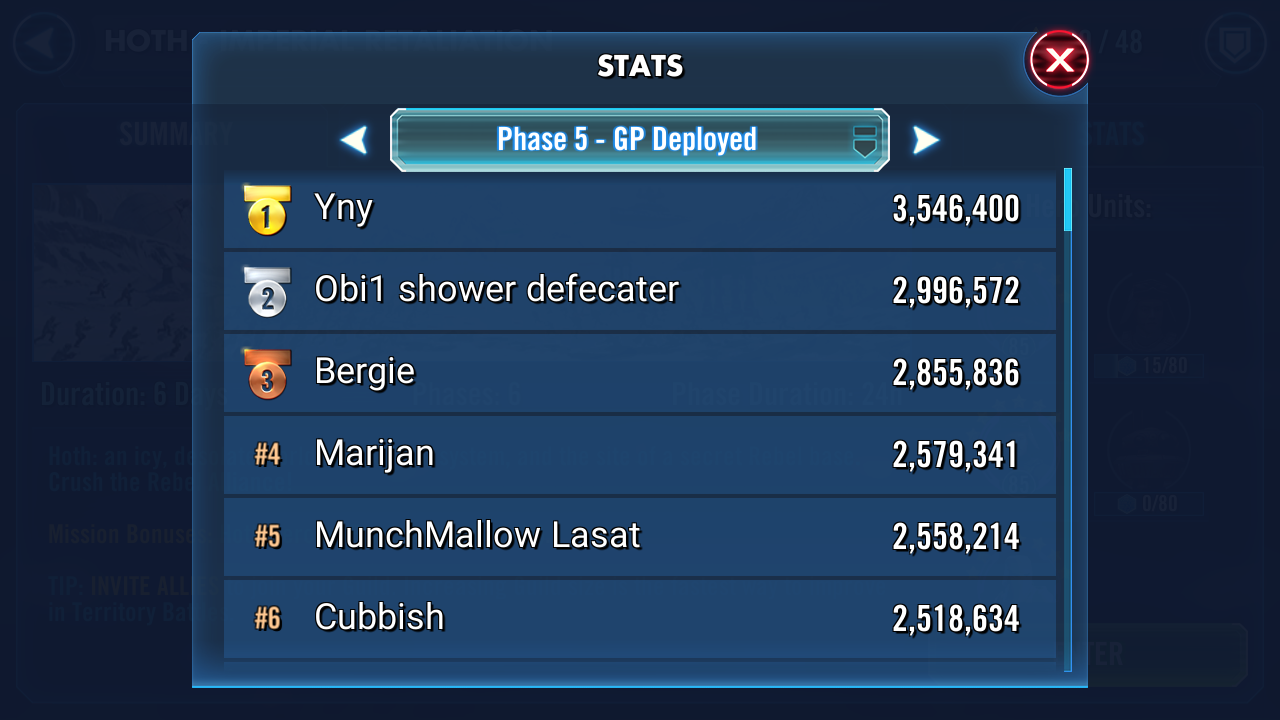Close the Stats popup
Viewport: 1280px width, 720px height.
[x=1058, y=61]
